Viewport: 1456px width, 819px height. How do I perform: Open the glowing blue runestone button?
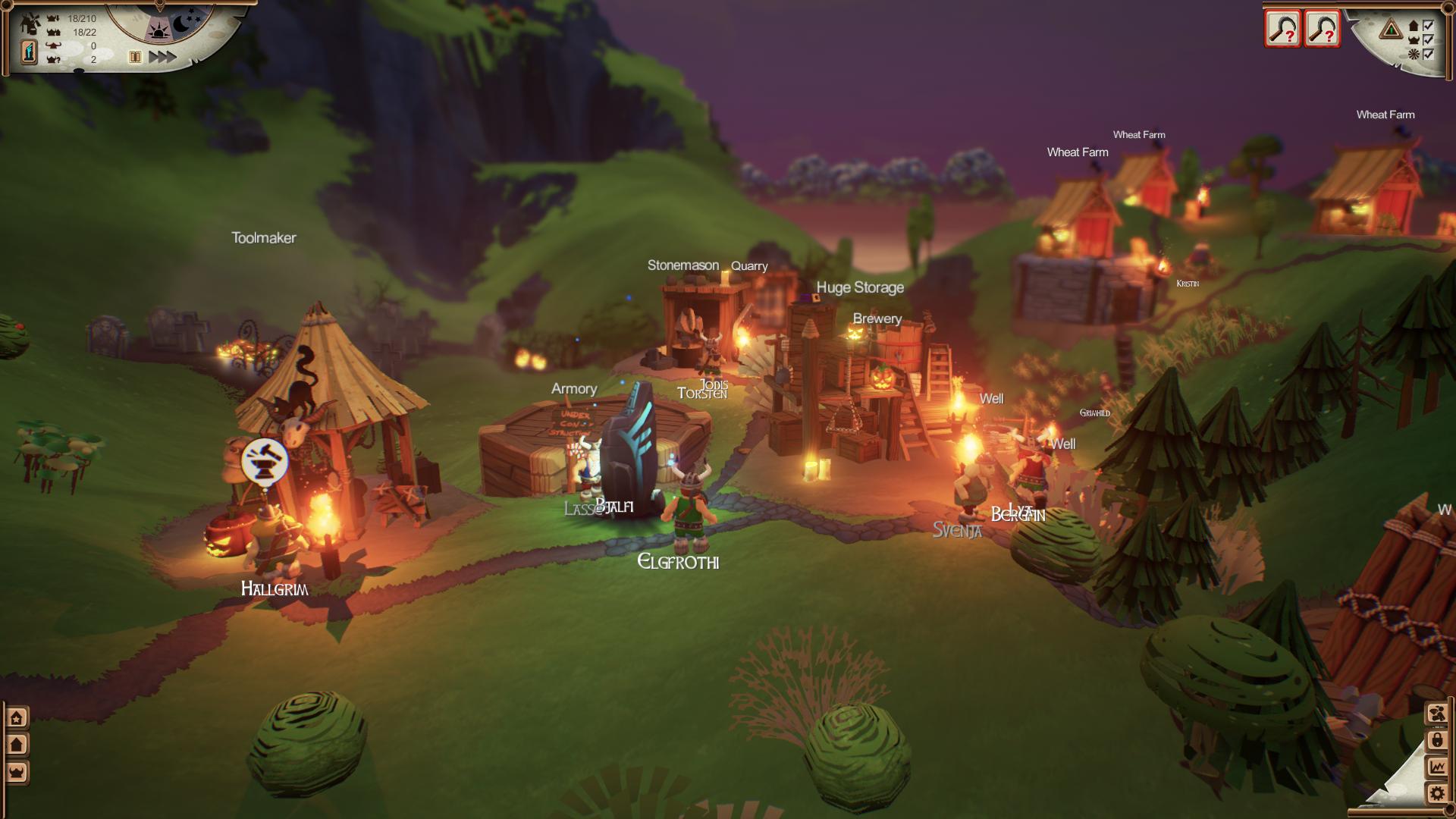[29, 52]
